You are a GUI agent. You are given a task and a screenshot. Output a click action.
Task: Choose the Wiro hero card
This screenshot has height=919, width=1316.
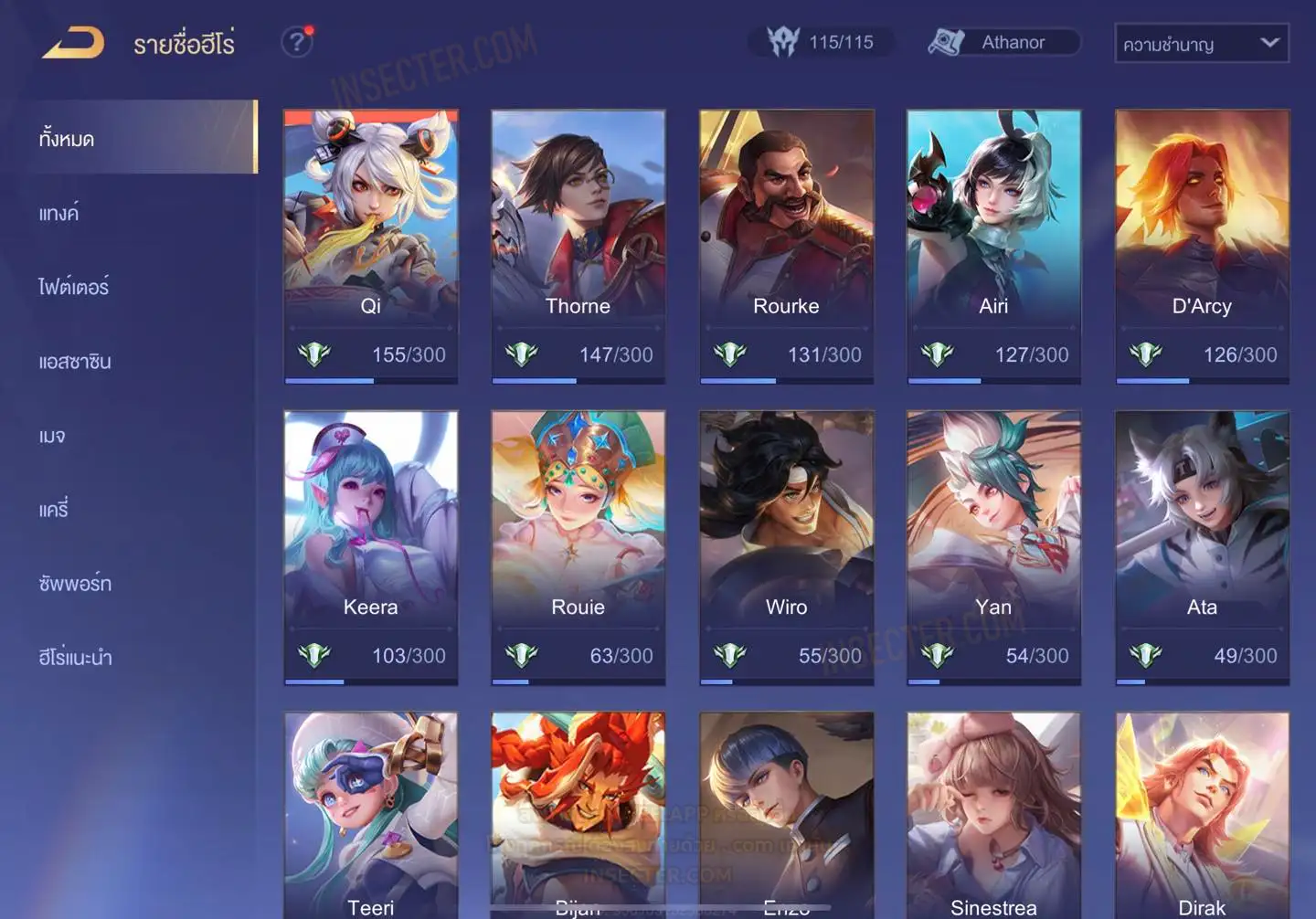tap(786, 546)
